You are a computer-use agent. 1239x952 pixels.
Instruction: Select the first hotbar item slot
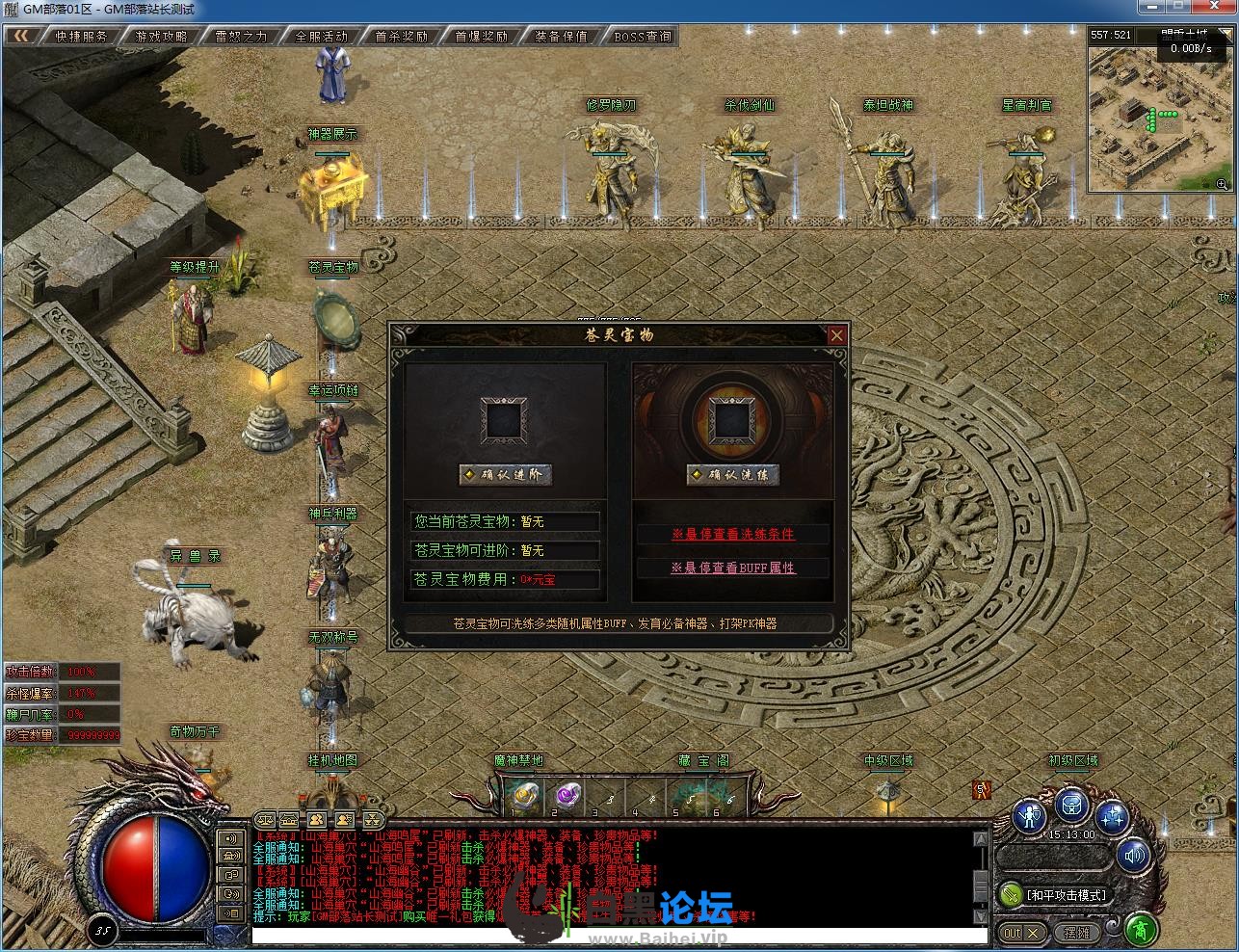[x=525, y=796]
